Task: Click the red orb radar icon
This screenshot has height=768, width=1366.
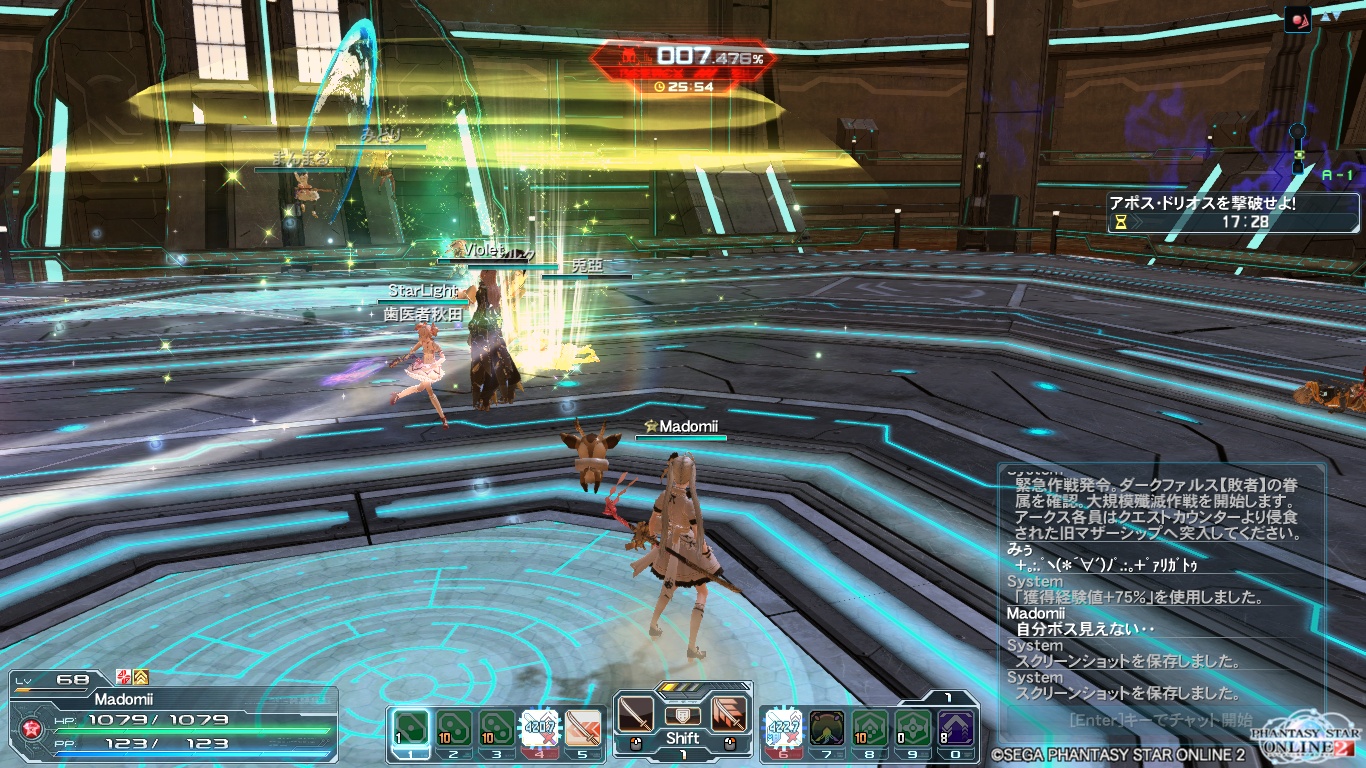Action: pos(1299,17)
